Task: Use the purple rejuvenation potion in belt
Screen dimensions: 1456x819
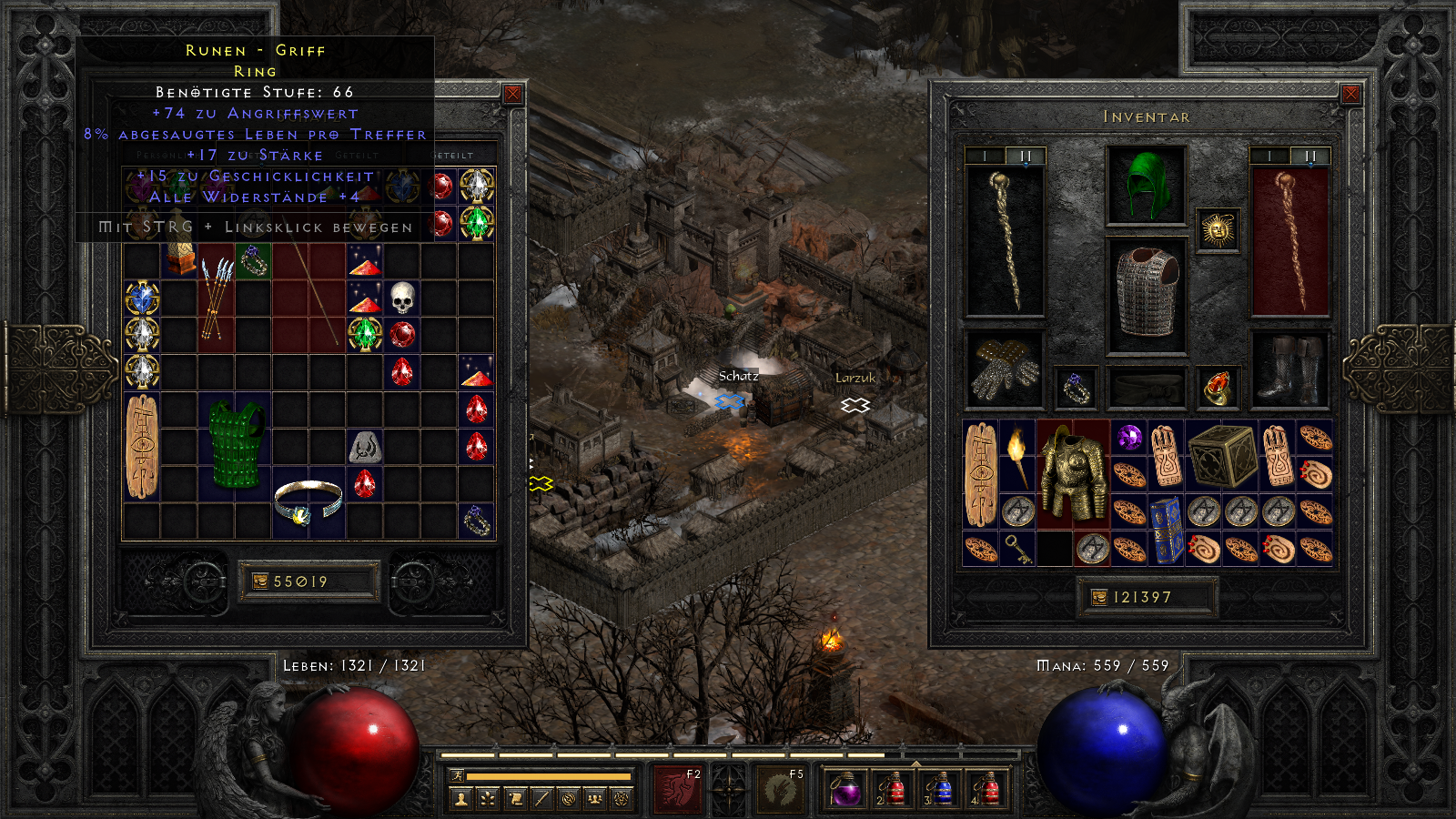Action: [x=846, y=788]
